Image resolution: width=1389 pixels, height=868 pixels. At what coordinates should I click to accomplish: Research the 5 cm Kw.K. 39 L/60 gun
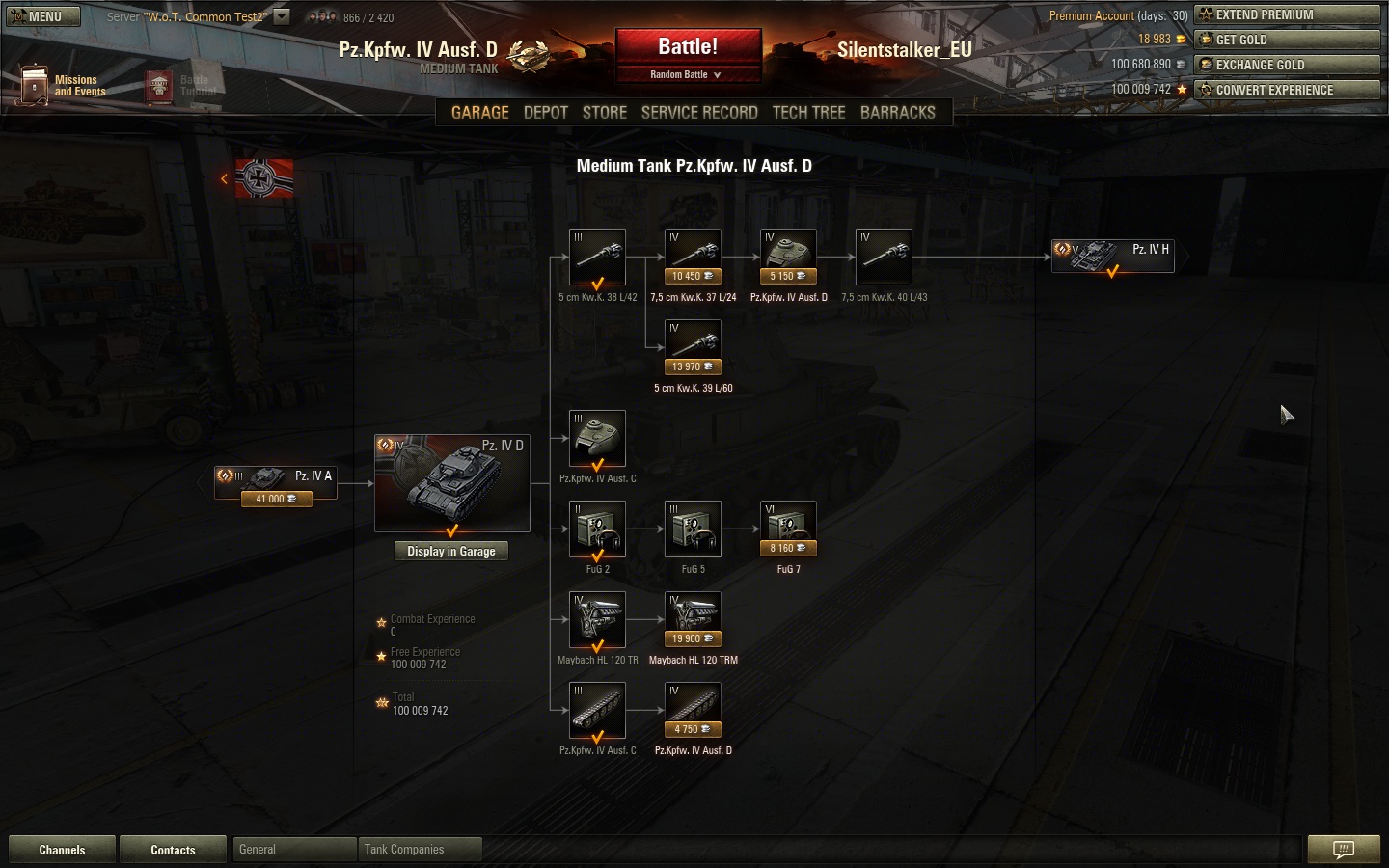[x=694, y=349]
